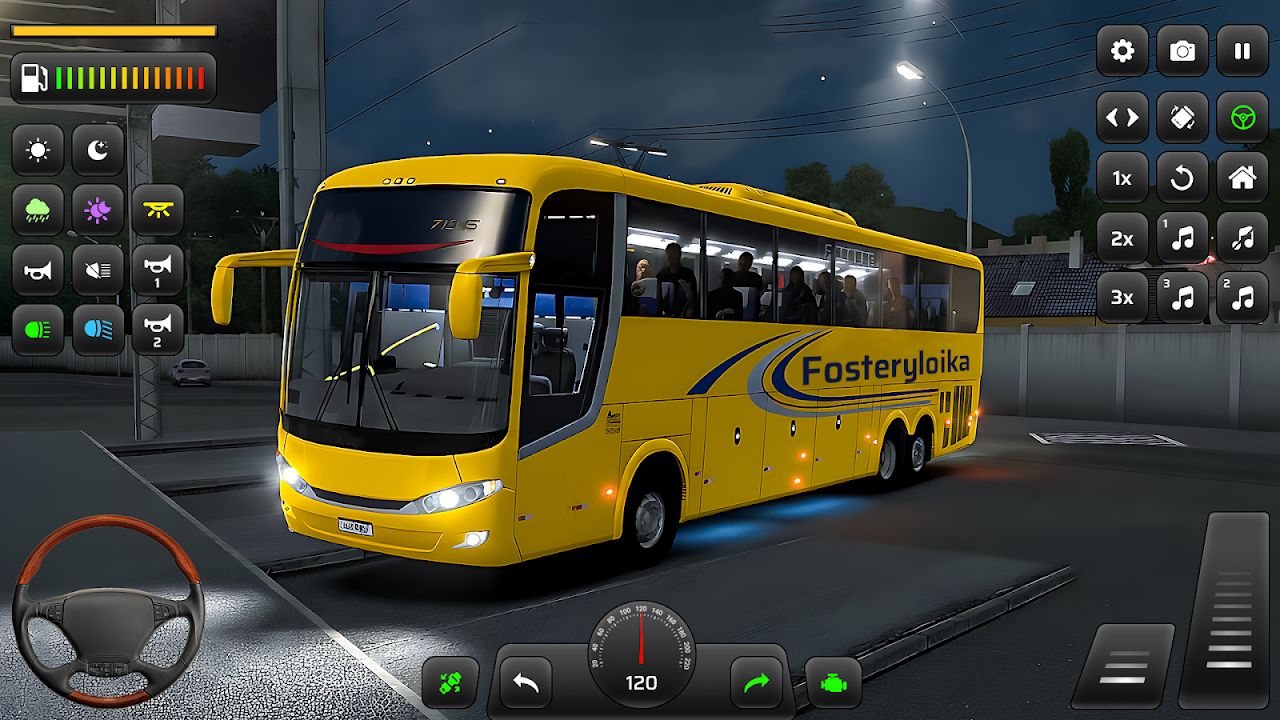Tap the circular reset arrow button
This screenshot has width=1280, height=720.
(x=1182, y=178)
